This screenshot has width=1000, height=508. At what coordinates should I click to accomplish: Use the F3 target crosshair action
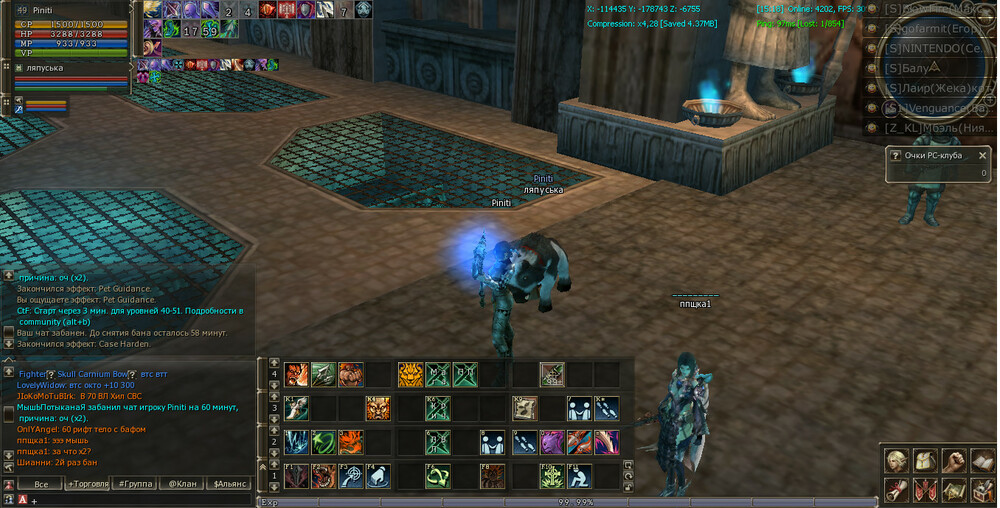point(350,476)
